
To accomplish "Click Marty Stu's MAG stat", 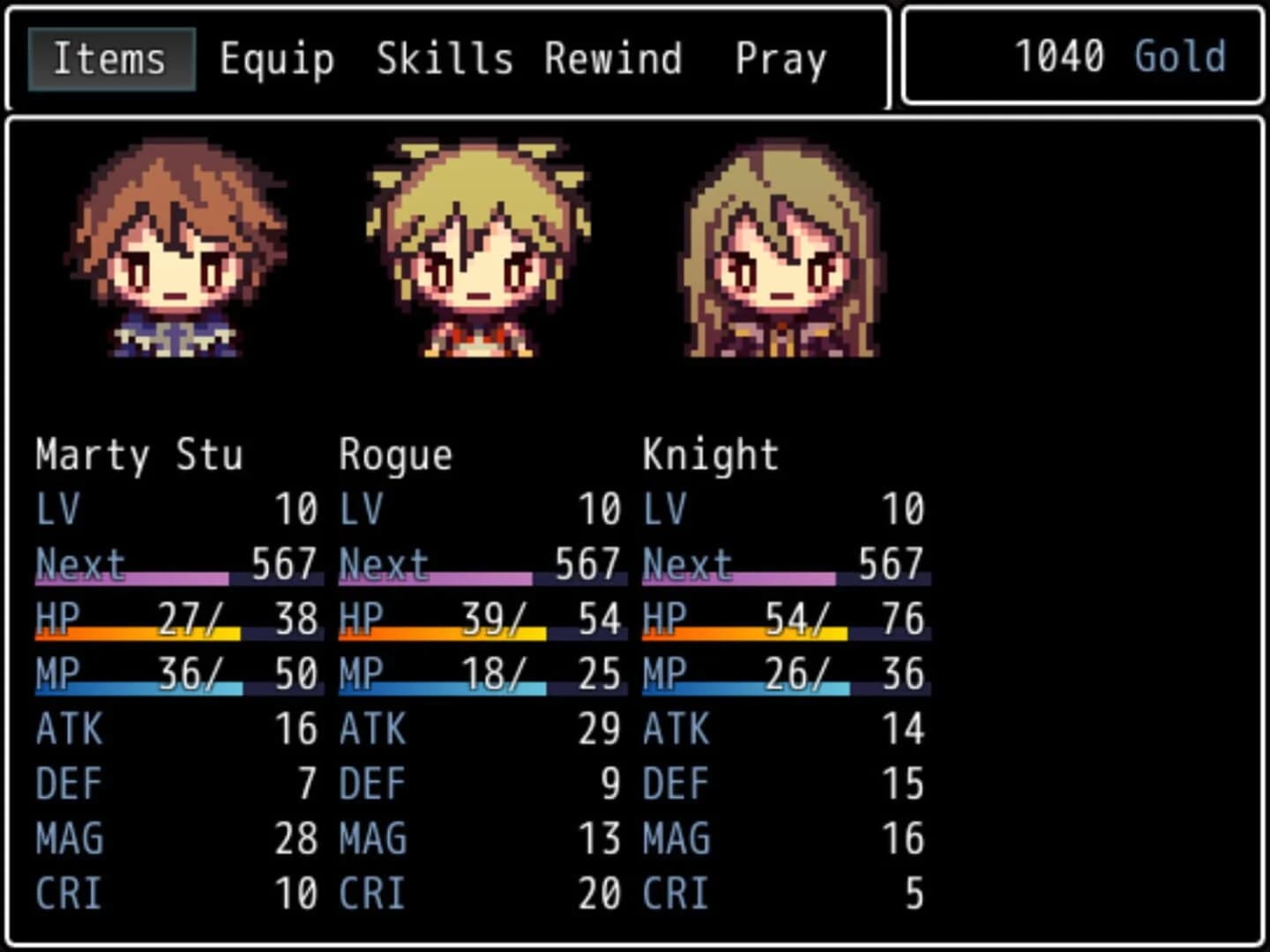I will [296, 838].
